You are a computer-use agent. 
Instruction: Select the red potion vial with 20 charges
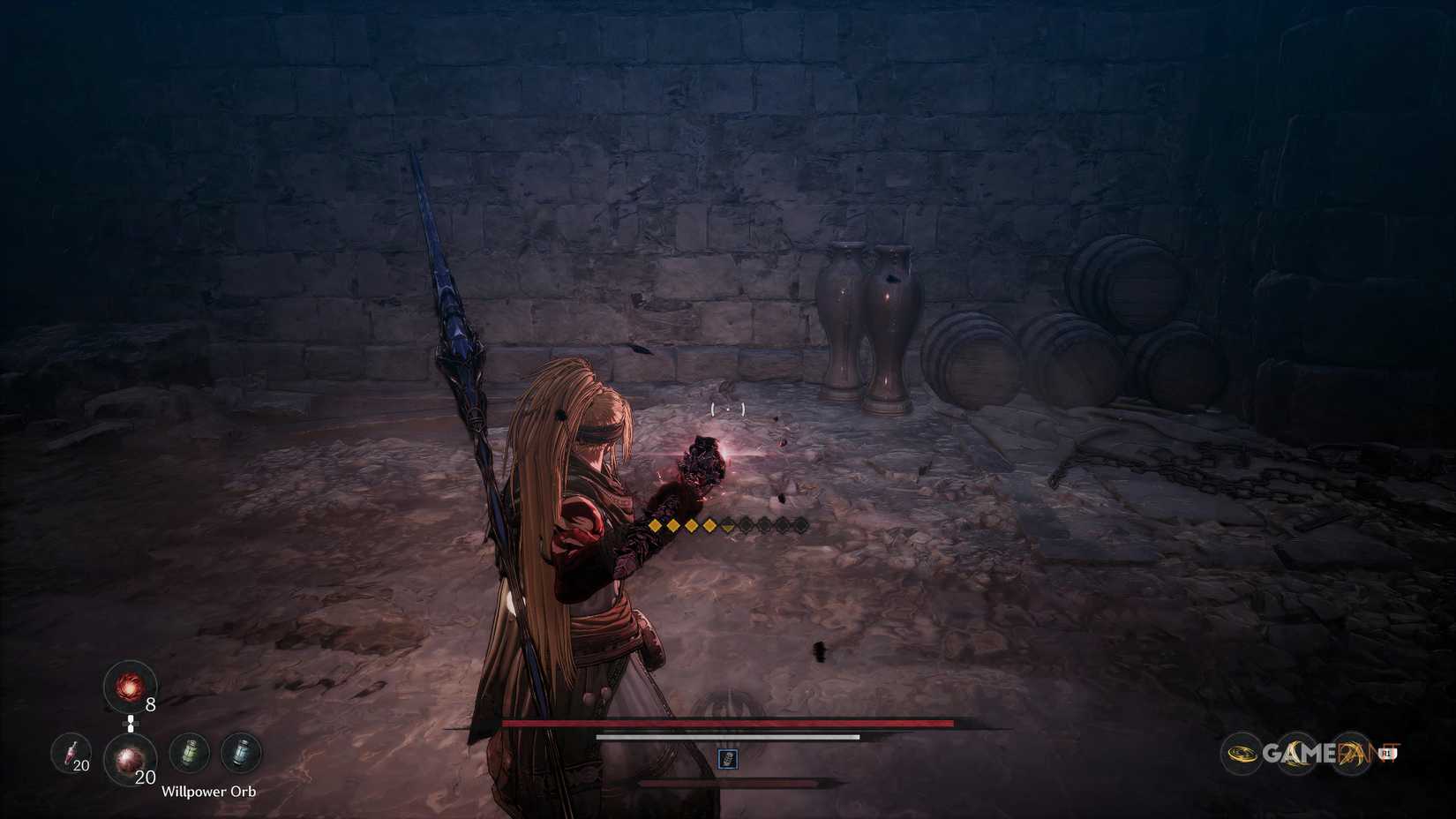(72, 753)
